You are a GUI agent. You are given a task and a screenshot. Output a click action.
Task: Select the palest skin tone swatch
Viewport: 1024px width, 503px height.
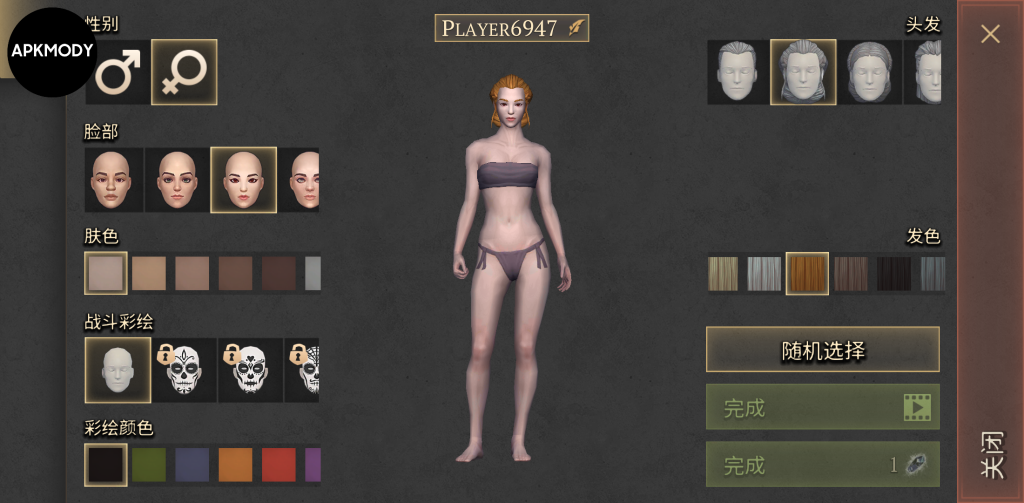[x=105, y=273]
